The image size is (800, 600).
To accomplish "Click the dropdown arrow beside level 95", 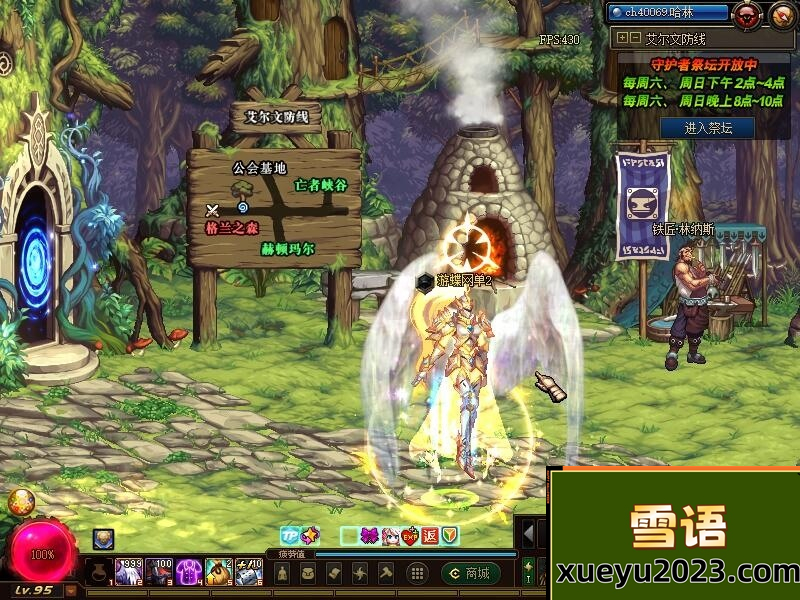I will [x=70, y=590].
